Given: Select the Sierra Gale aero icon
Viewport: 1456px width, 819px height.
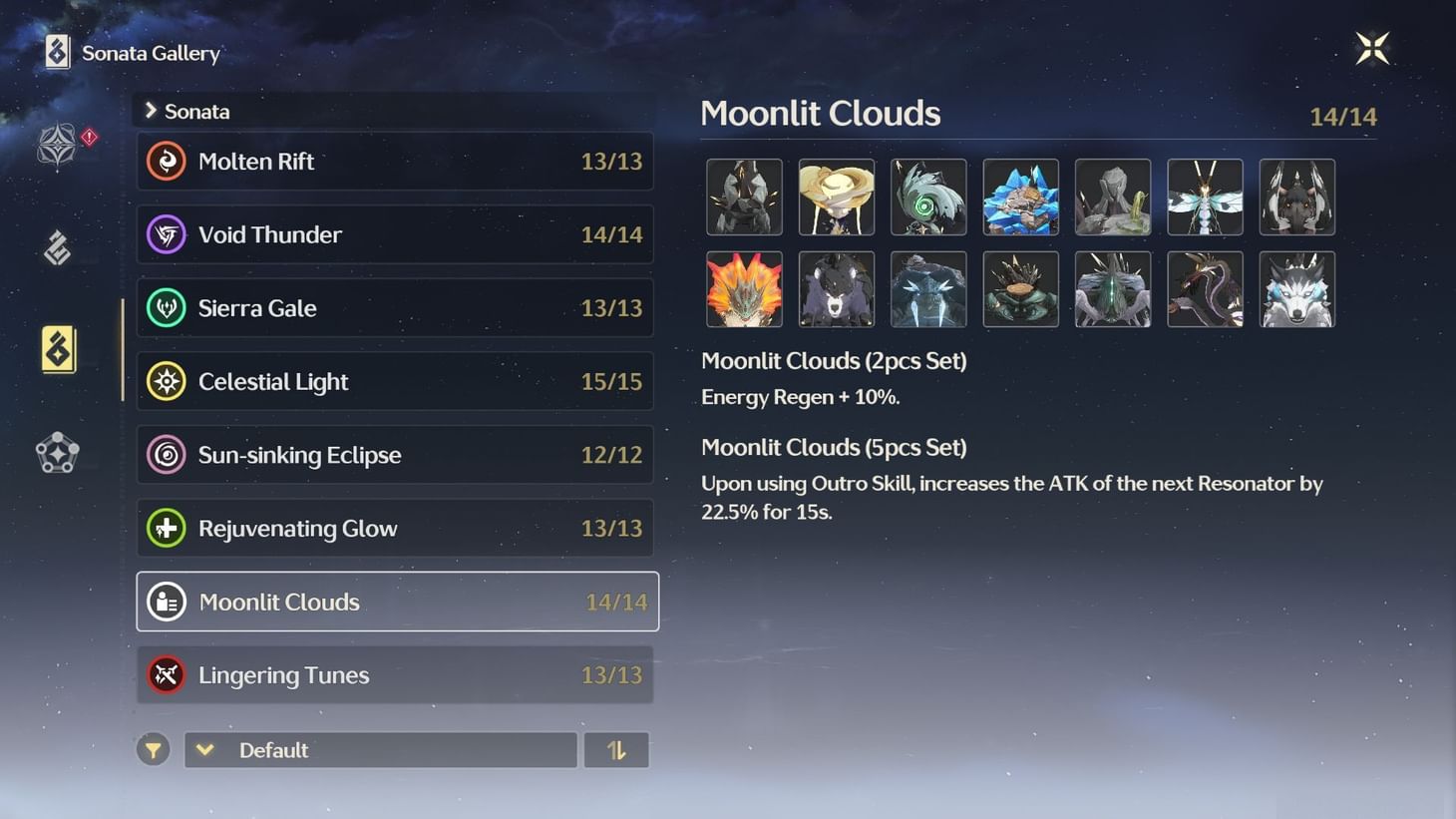Looking at the screenshot, I should [167, 307].
